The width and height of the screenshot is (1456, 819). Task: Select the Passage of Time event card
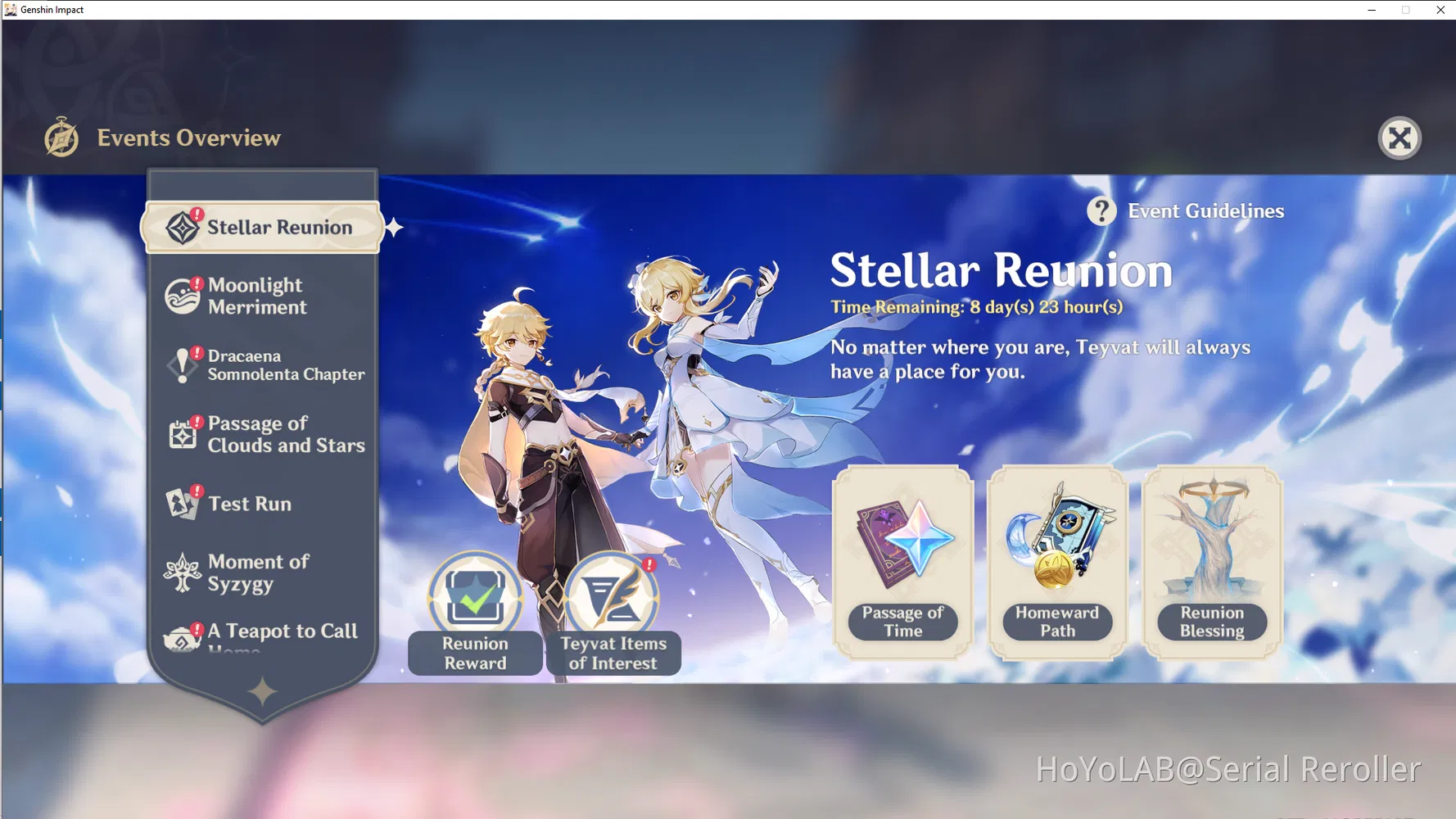[x=903, y=561]
